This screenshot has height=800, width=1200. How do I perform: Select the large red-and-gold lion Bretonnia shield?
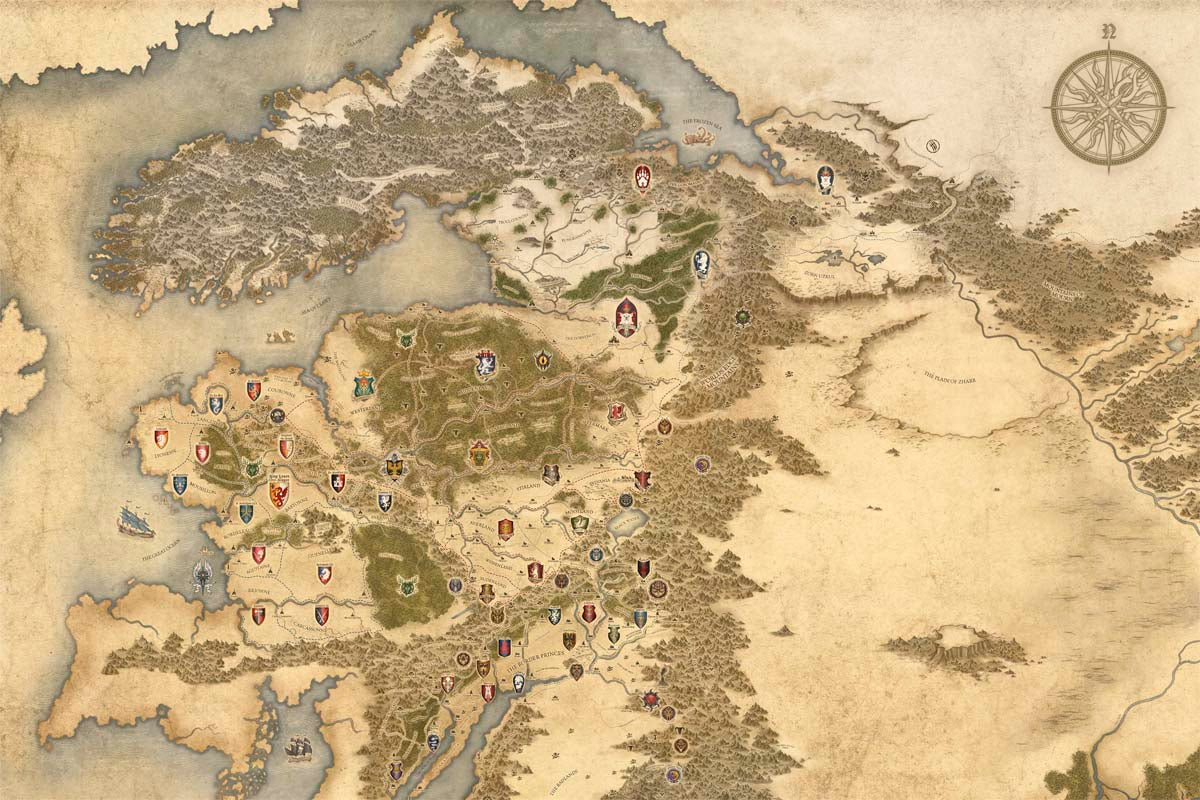pyautogui.click(x=278, y=493)
